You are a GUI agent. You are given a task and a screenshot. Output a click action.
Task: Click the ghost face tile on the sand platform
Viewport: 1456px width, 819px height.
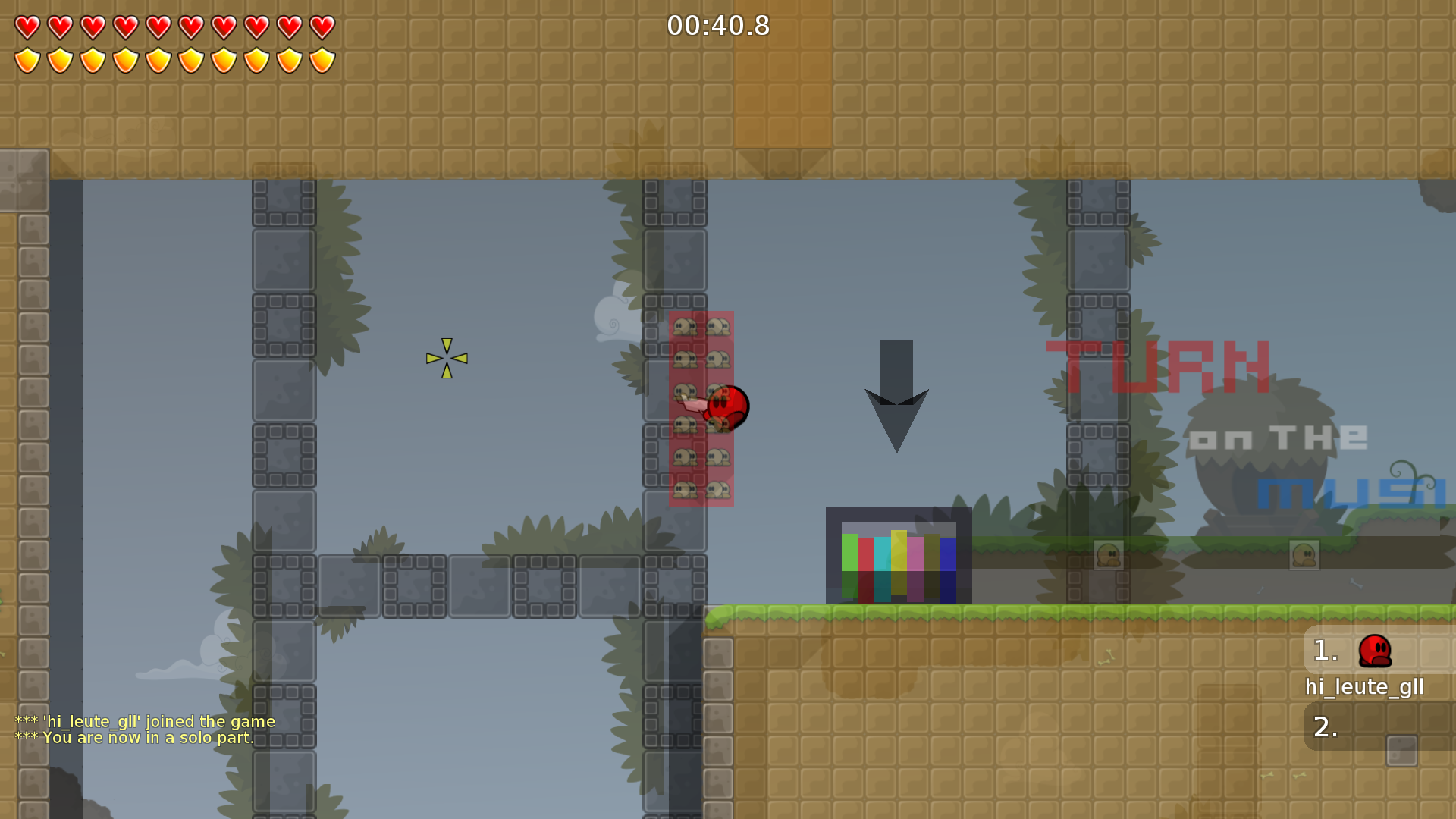point(1109,556)
